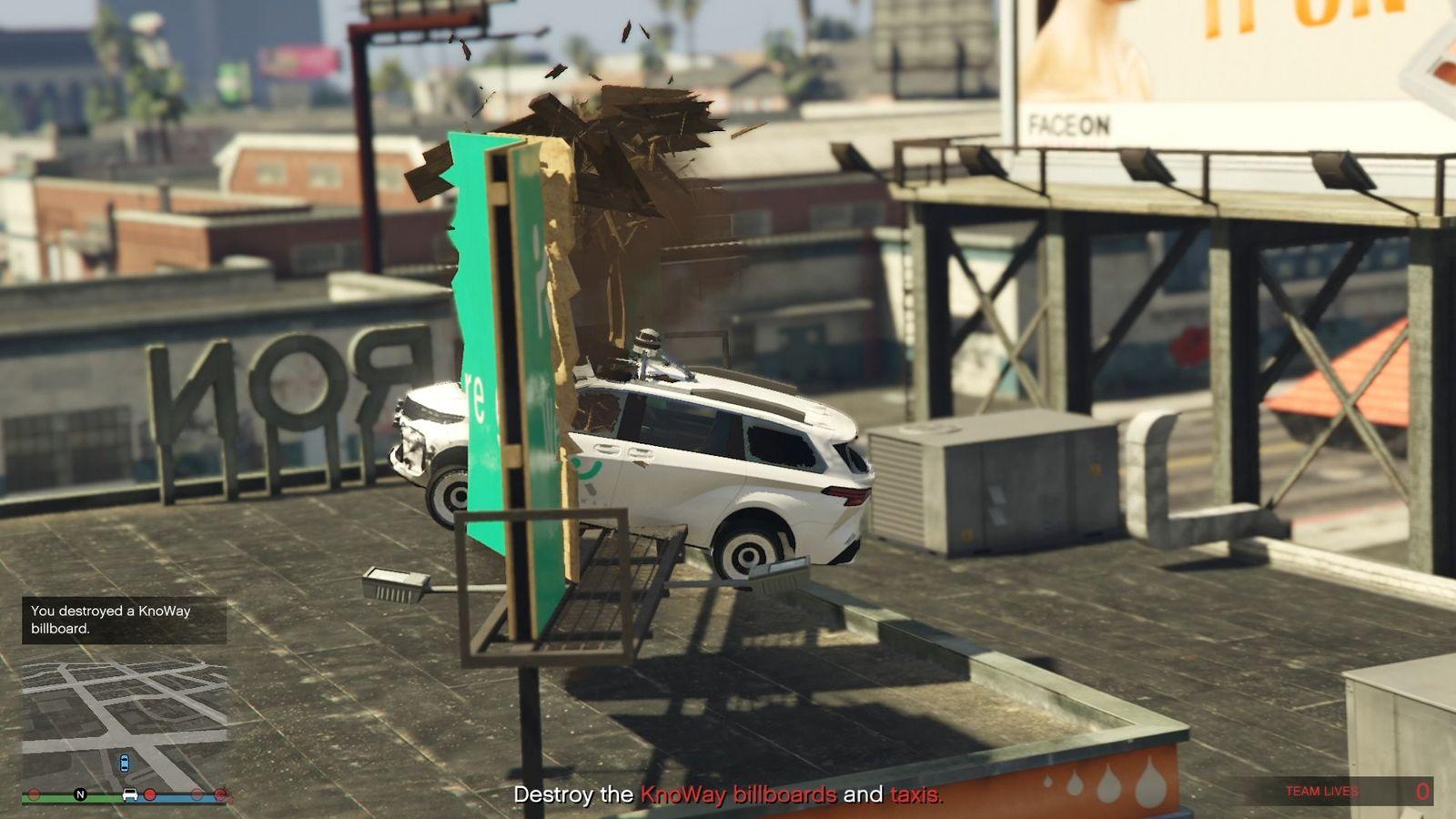The height and width of the screenshot is (819, 1456).
Task: Select the white taxi icon below the minimap
Action: (129, 794)
